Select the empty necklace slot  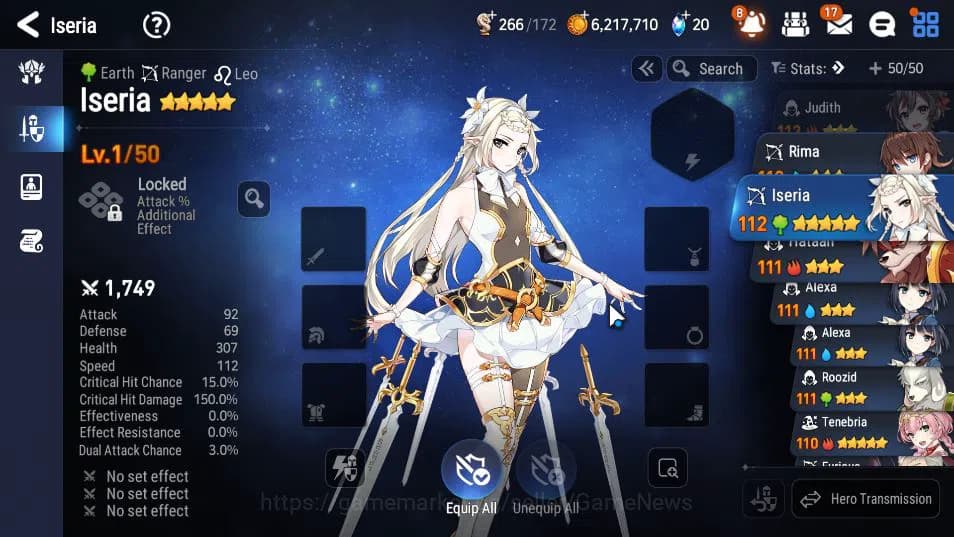pyautogui.click(x=677, y=239)
